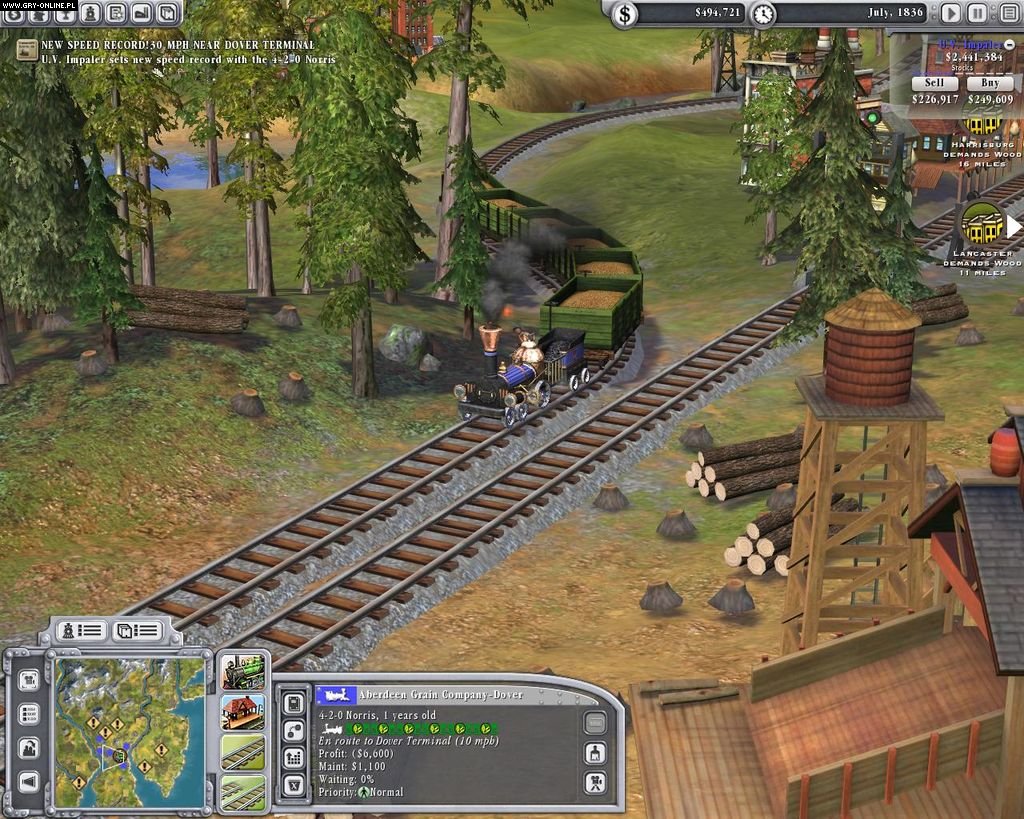Buy stocks with the Buy button
This screenshot has width=1024, height=819.
coord(990,83)
